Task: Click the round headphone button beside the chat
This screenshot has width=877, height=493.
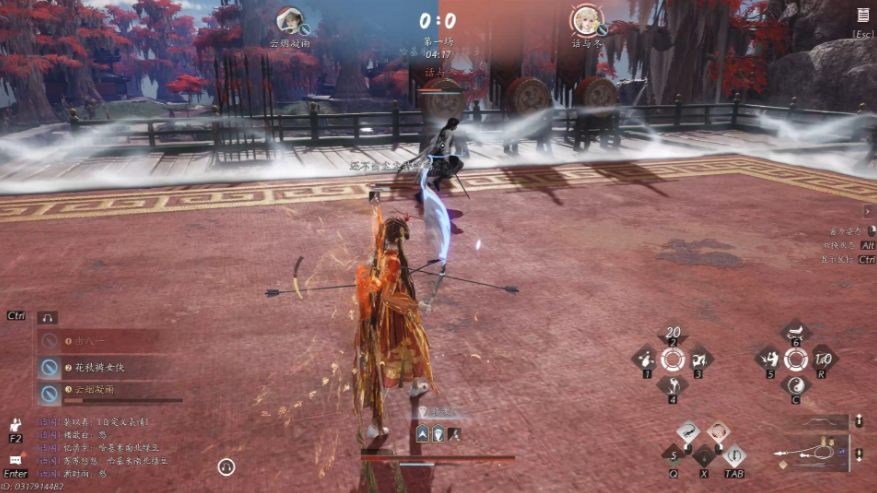Action: (227, 466)
